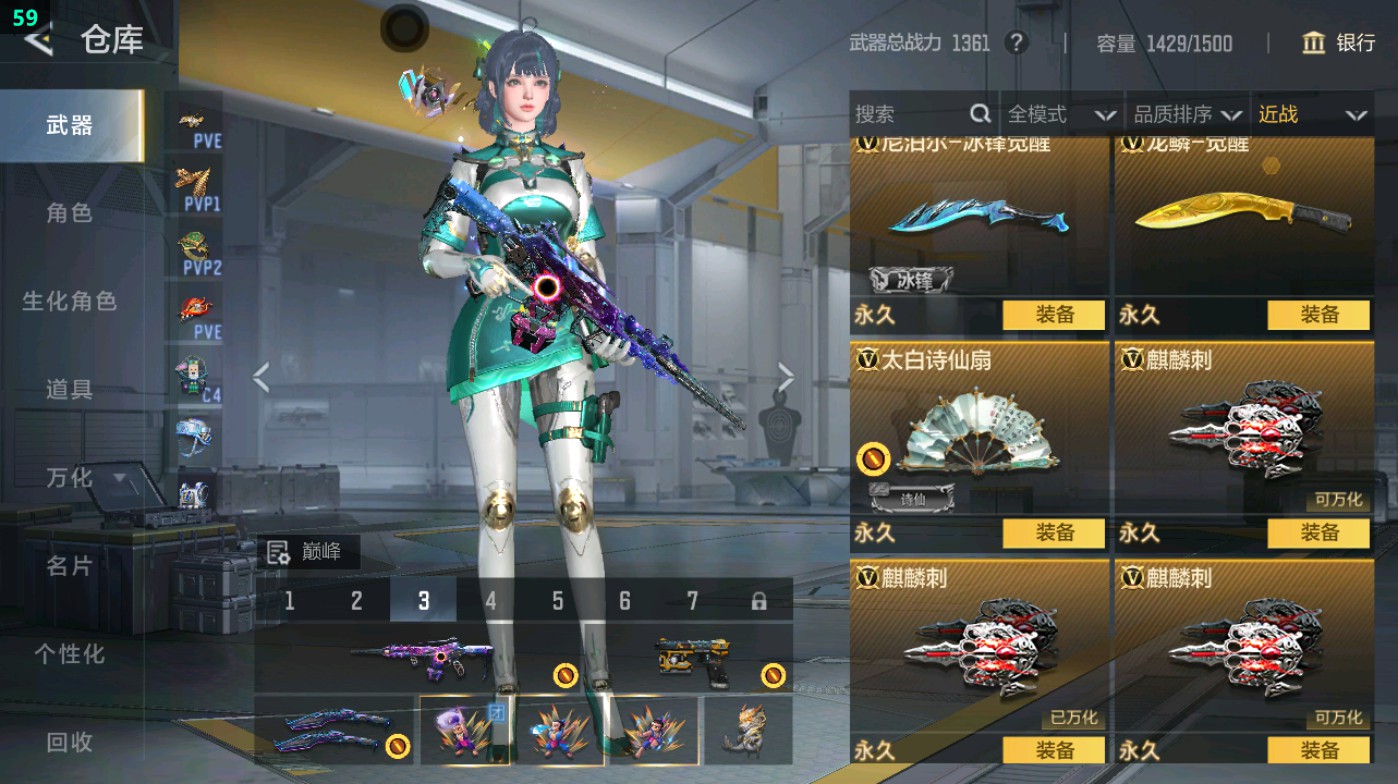Switch to the 角色 character tab
1398x784 pixels.
(x=70, y=213)
